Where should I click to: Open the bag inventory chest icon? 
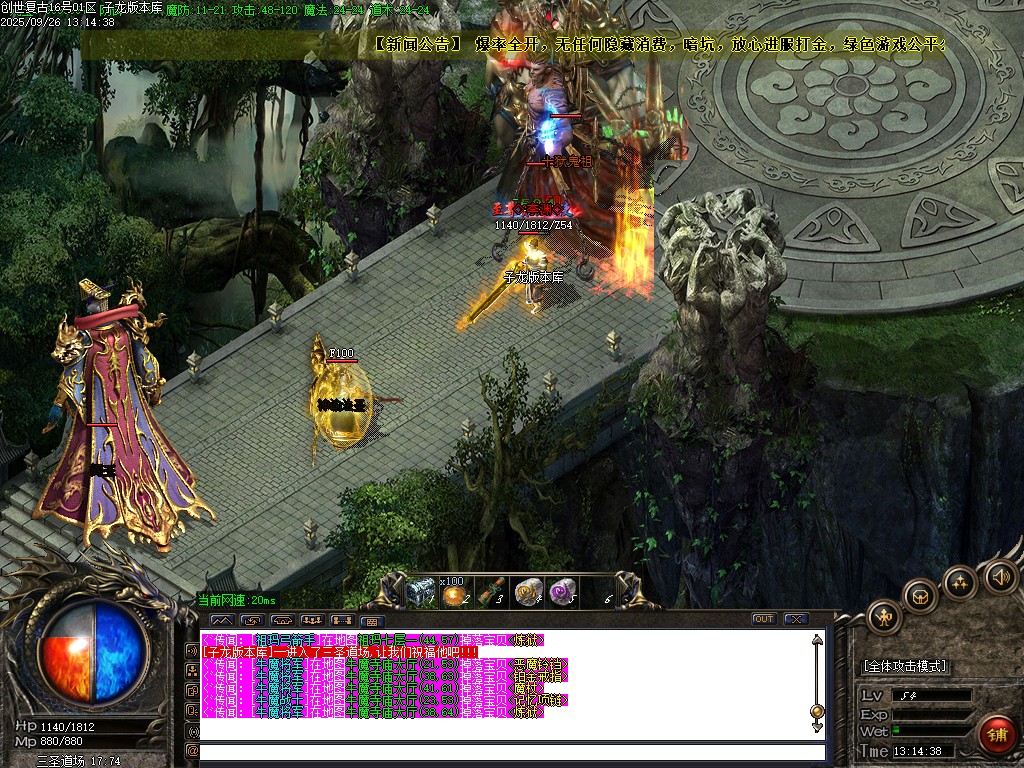point(920,597)
